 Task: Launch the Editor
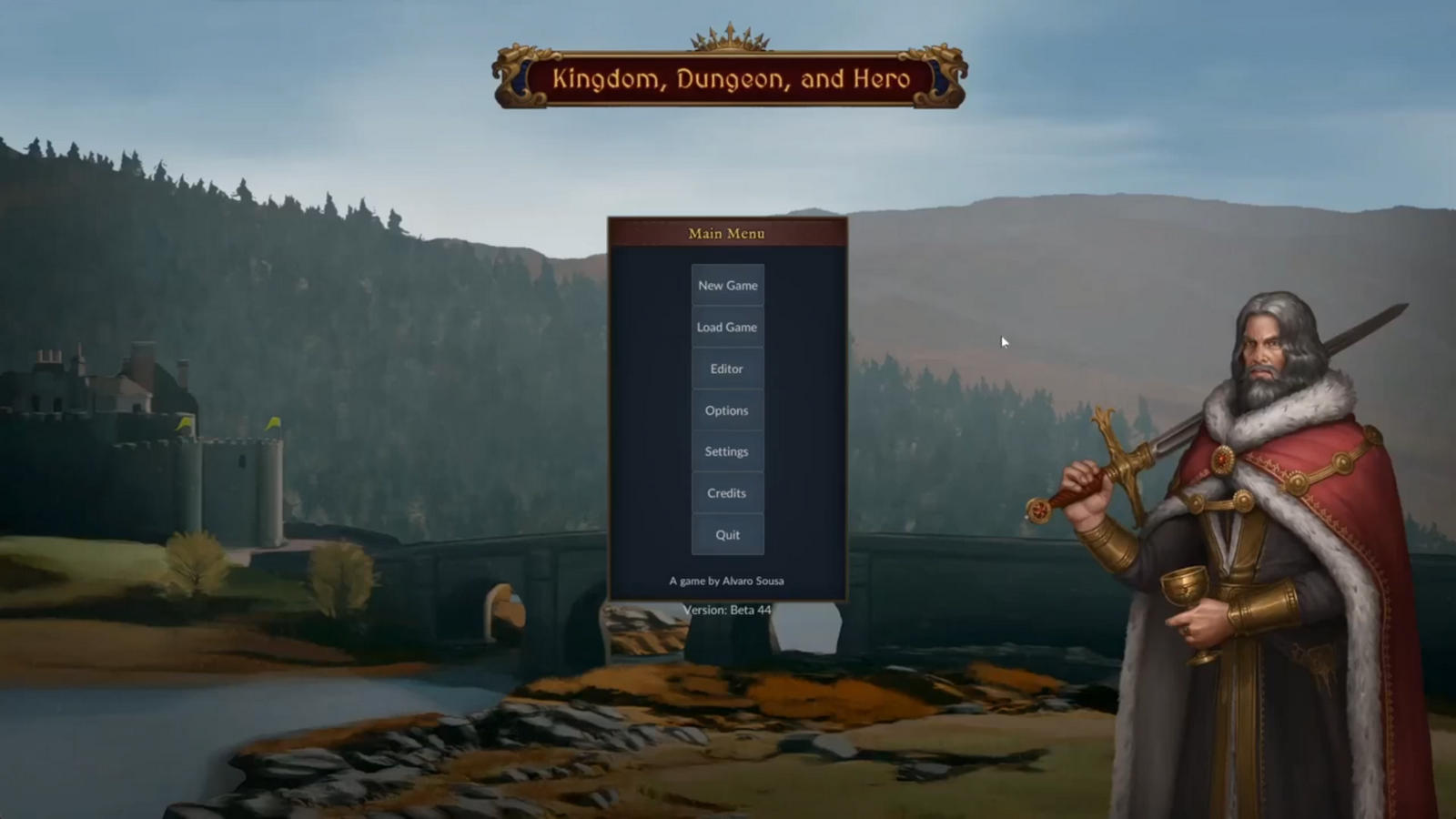coord(727,369)
